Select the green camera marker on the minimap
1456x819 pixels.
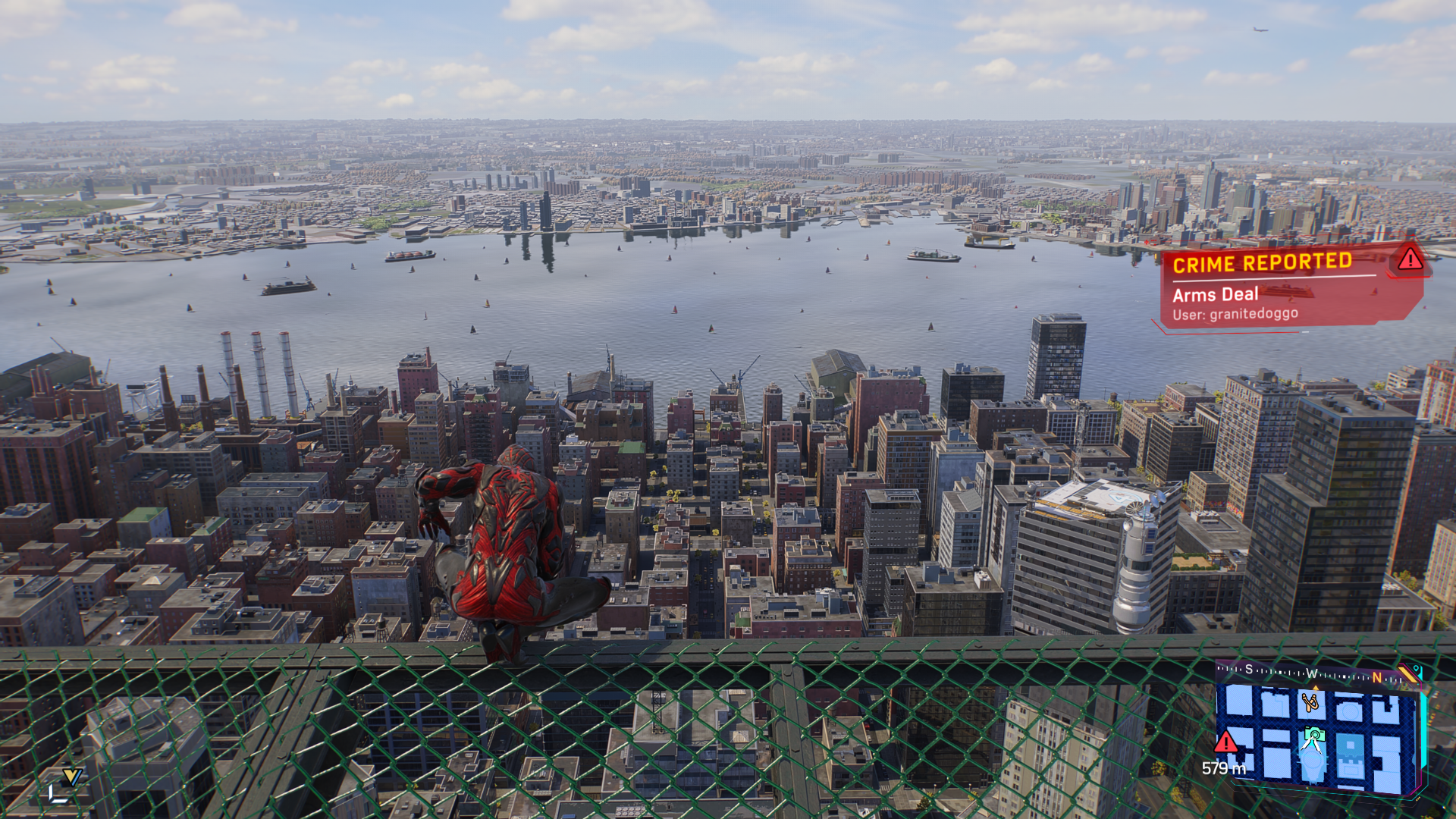pos(1314,735)
